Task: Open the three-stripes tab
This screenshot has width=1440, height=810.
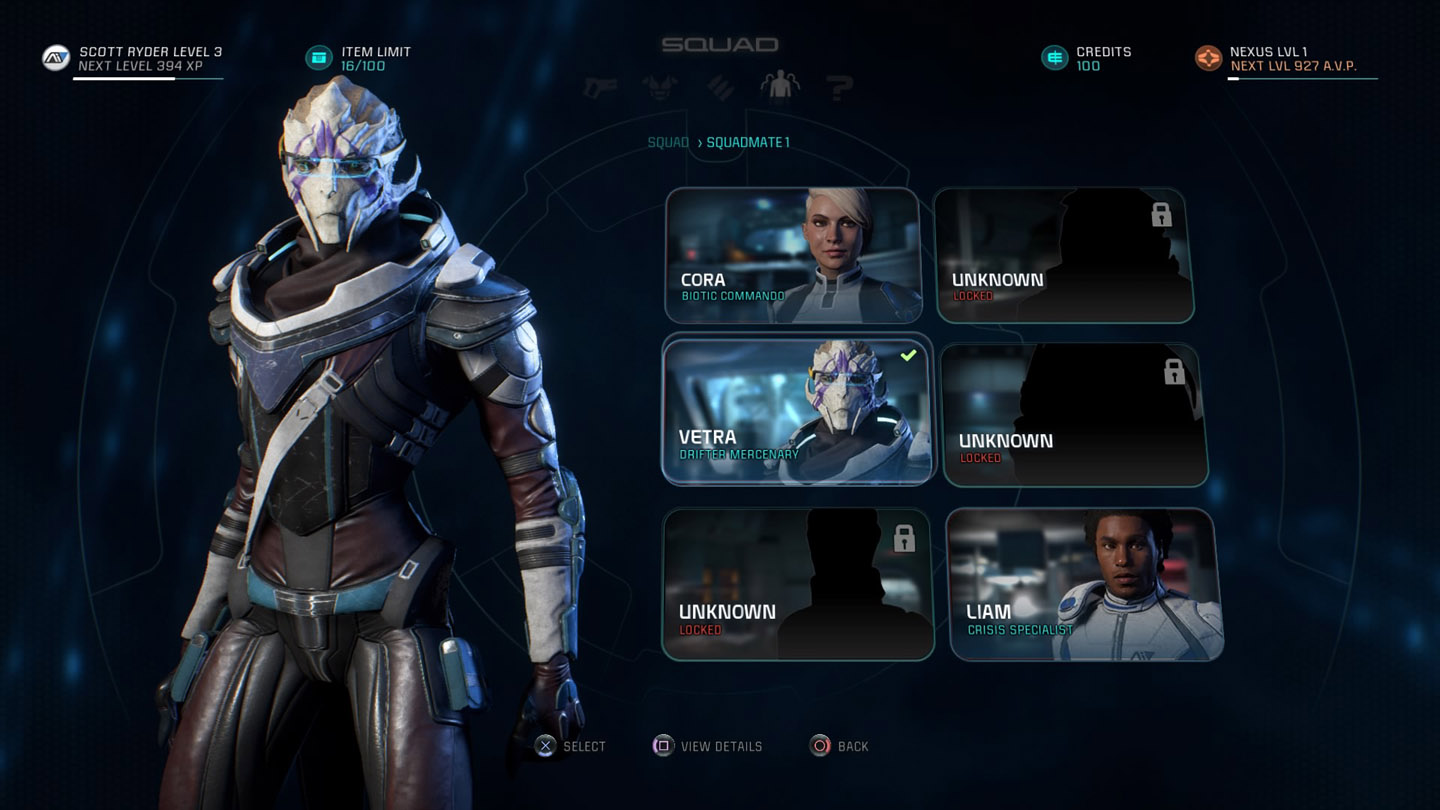Action: click(721, 88)
